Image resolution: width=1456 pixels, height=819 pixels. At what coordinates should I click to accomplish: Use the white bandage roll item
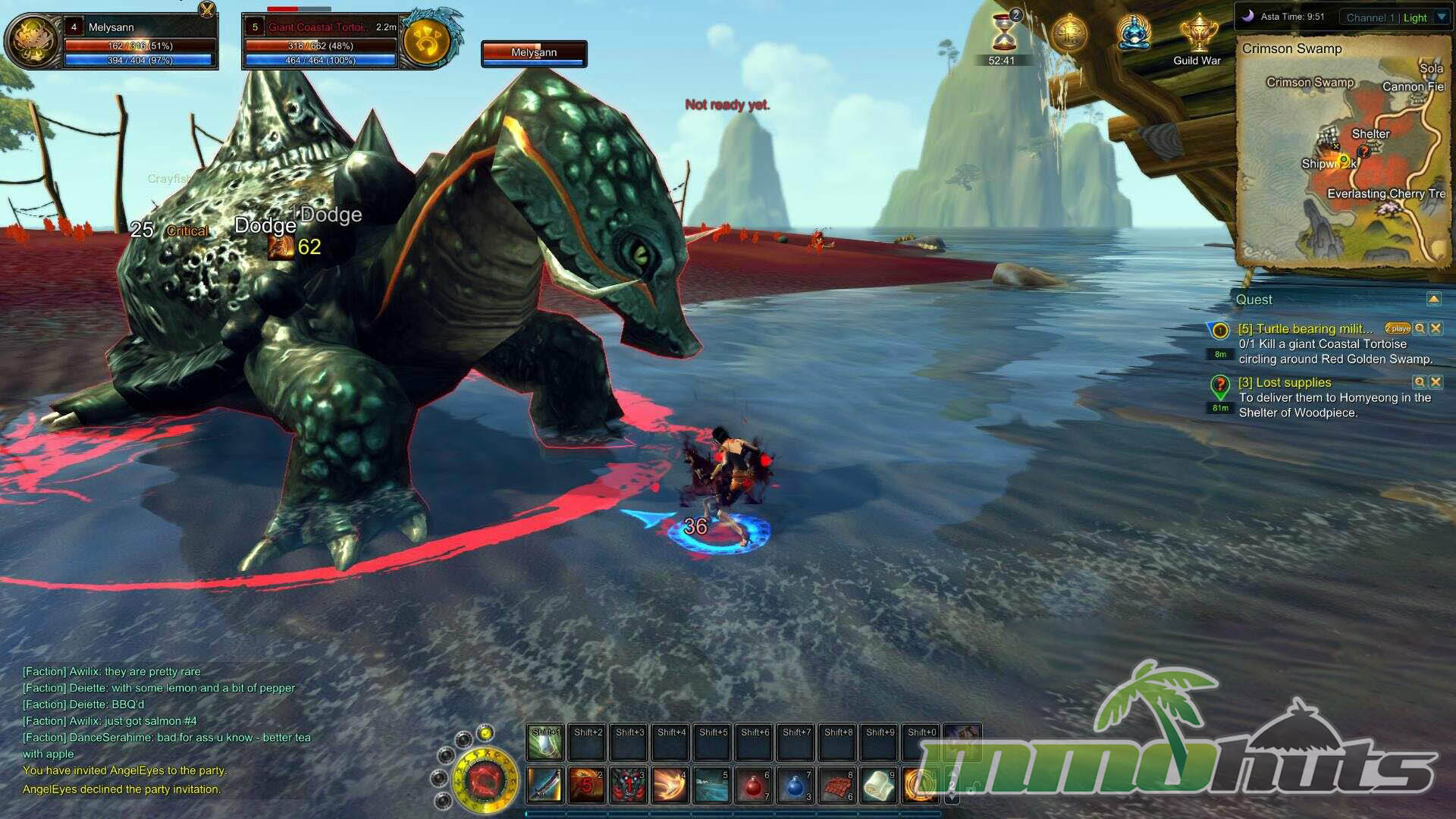coord(878,785)
